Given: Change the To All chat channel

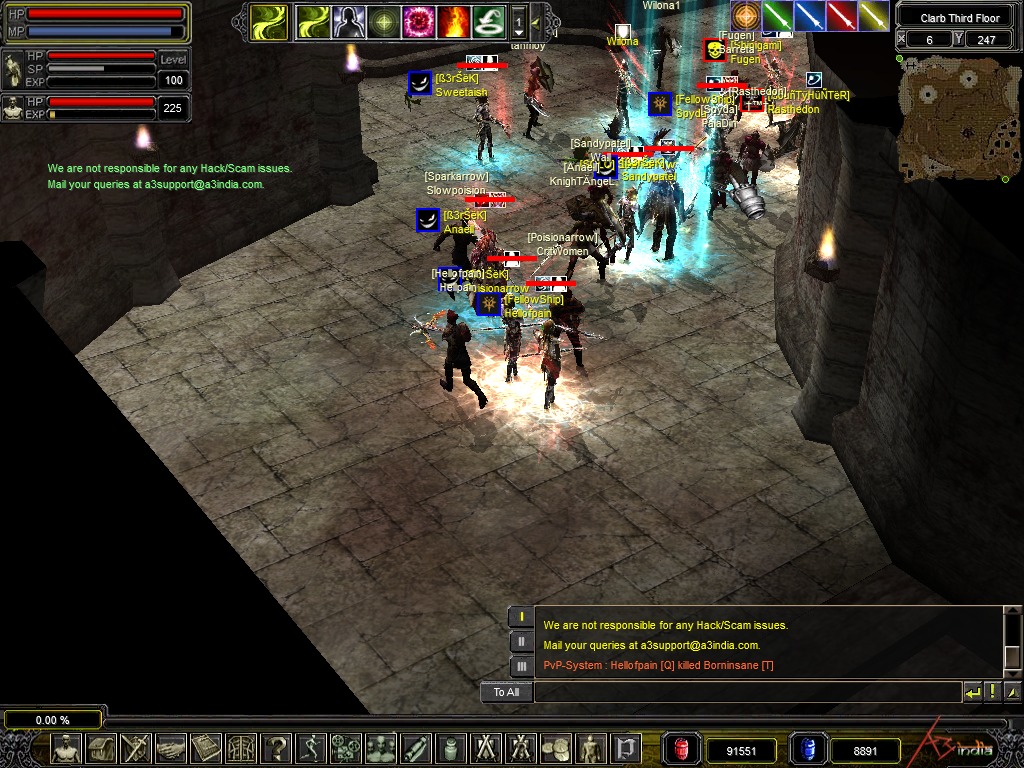Looking at the screenshot, I should pos(506,692).
